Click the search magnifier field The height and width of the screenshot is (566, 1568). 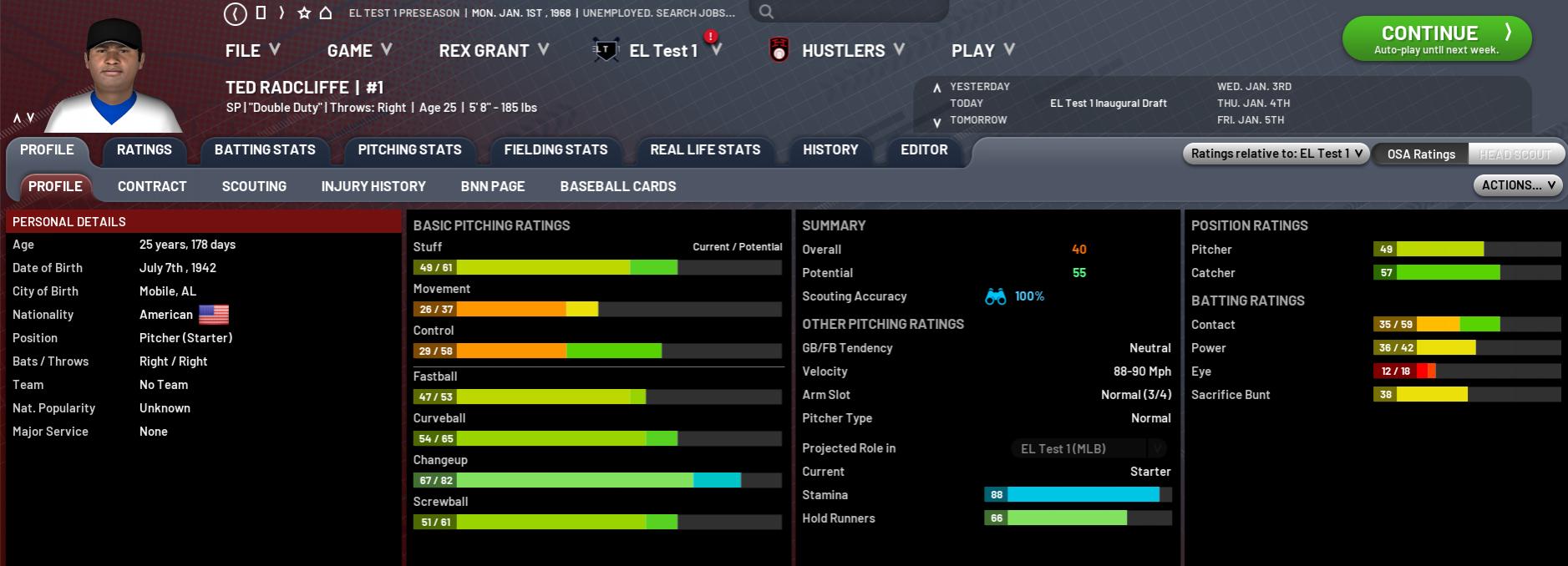(848, 12)
